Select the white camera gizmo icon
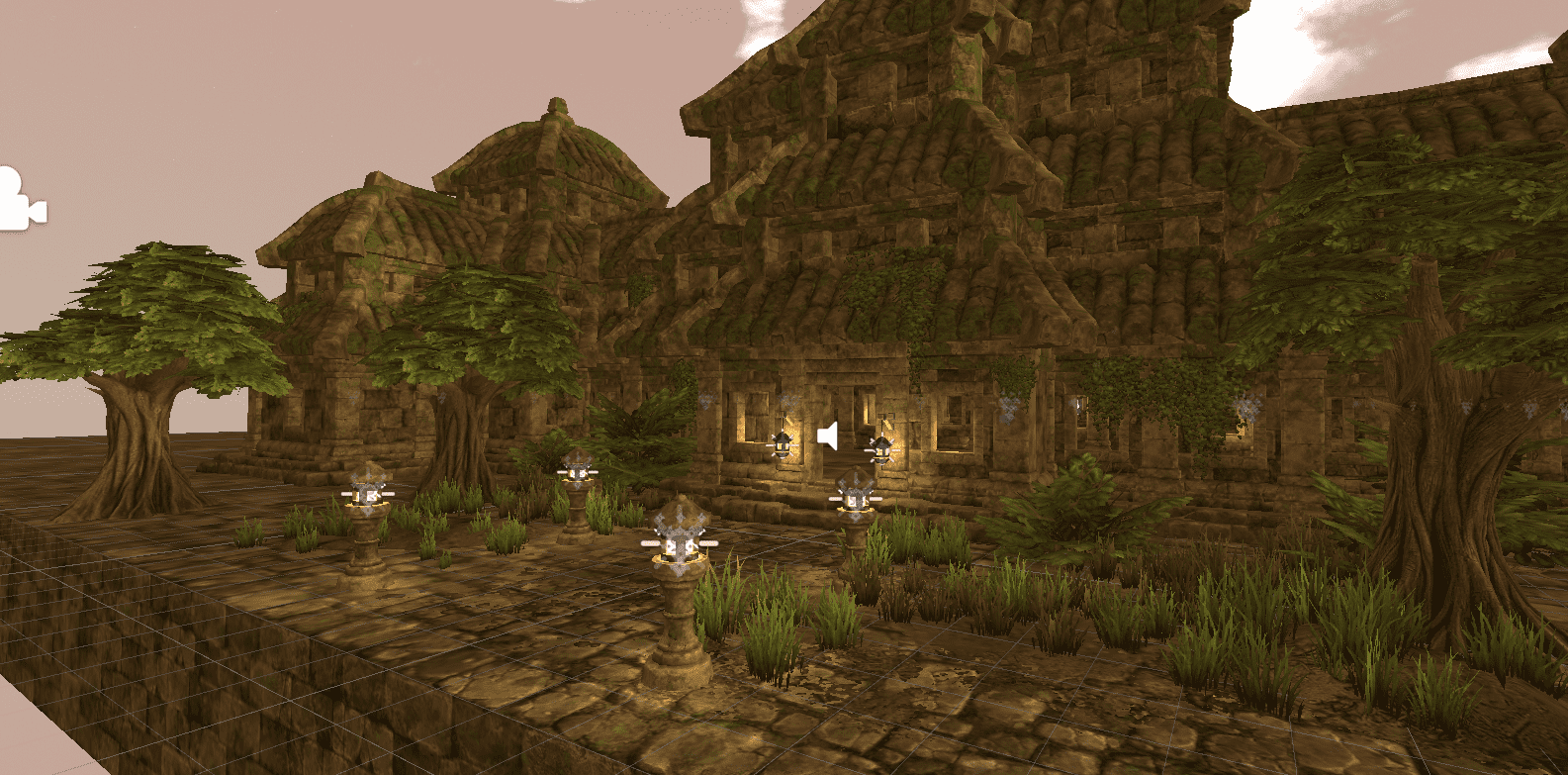The image size is (1568, 775). click(x=18, y=202)
